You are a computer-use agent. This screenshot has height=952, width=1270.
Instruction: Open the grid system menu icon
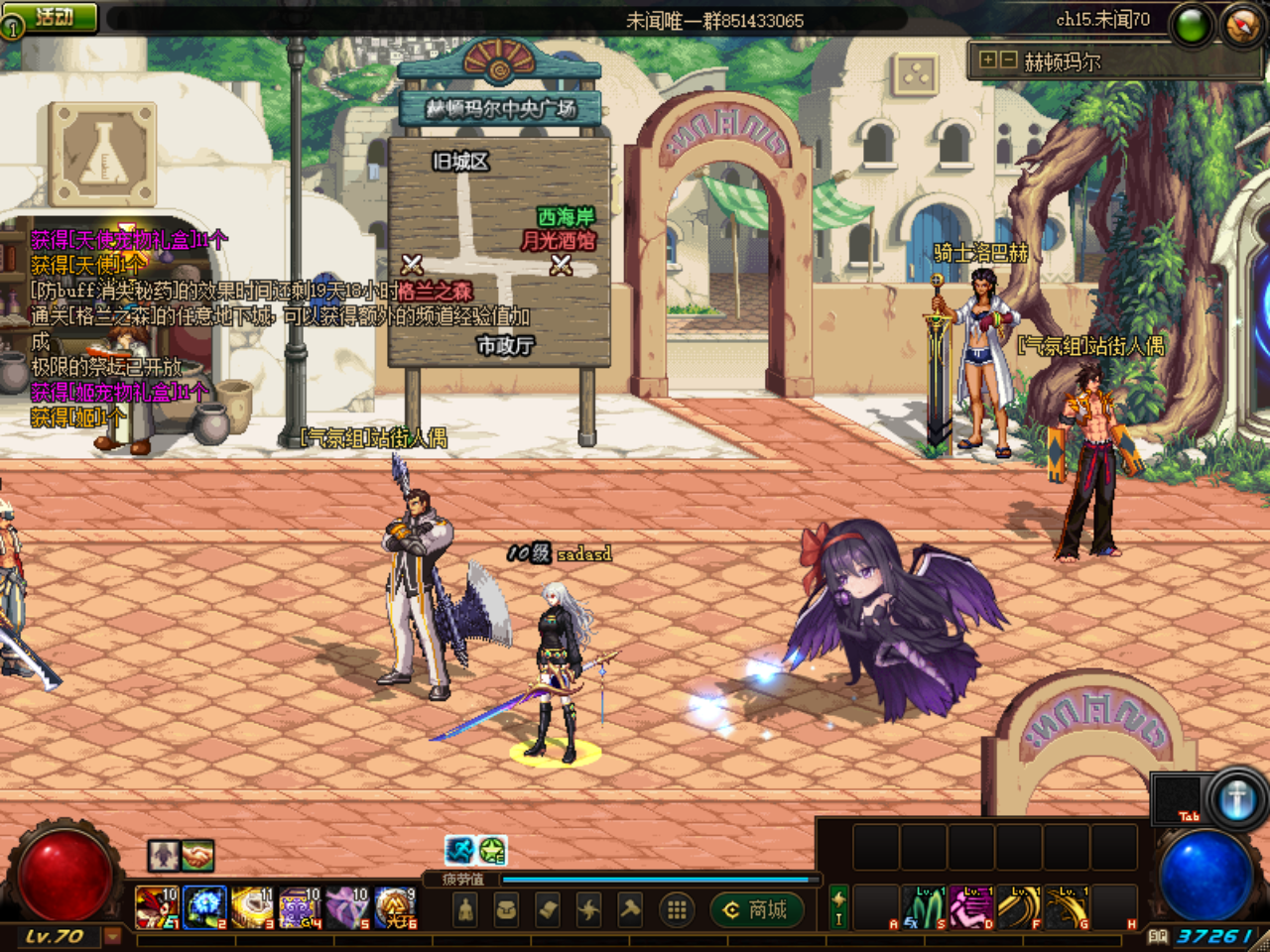(x=677, y=907)
